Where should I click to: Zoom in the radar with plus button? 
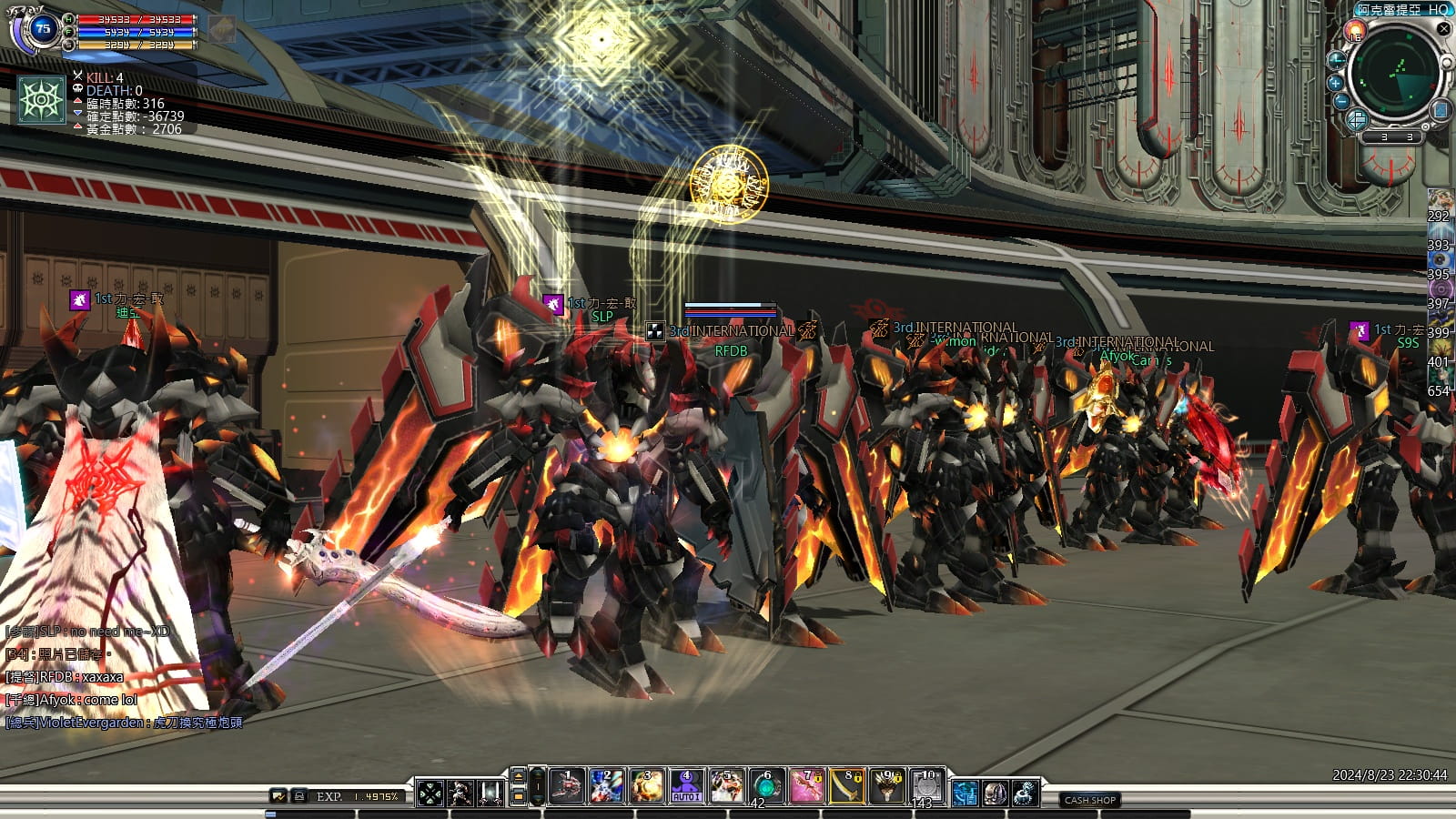click(x=1336, y=83)
